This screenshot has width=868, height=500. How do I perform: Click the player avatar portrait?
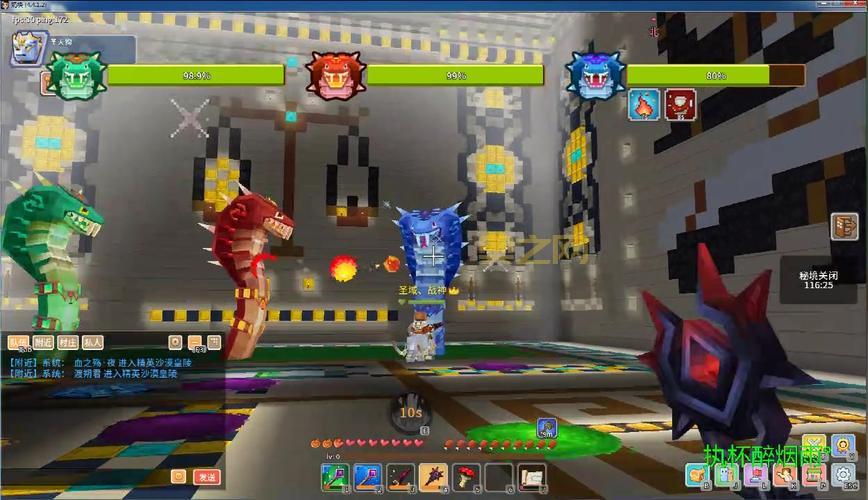(x=25, y=44)
